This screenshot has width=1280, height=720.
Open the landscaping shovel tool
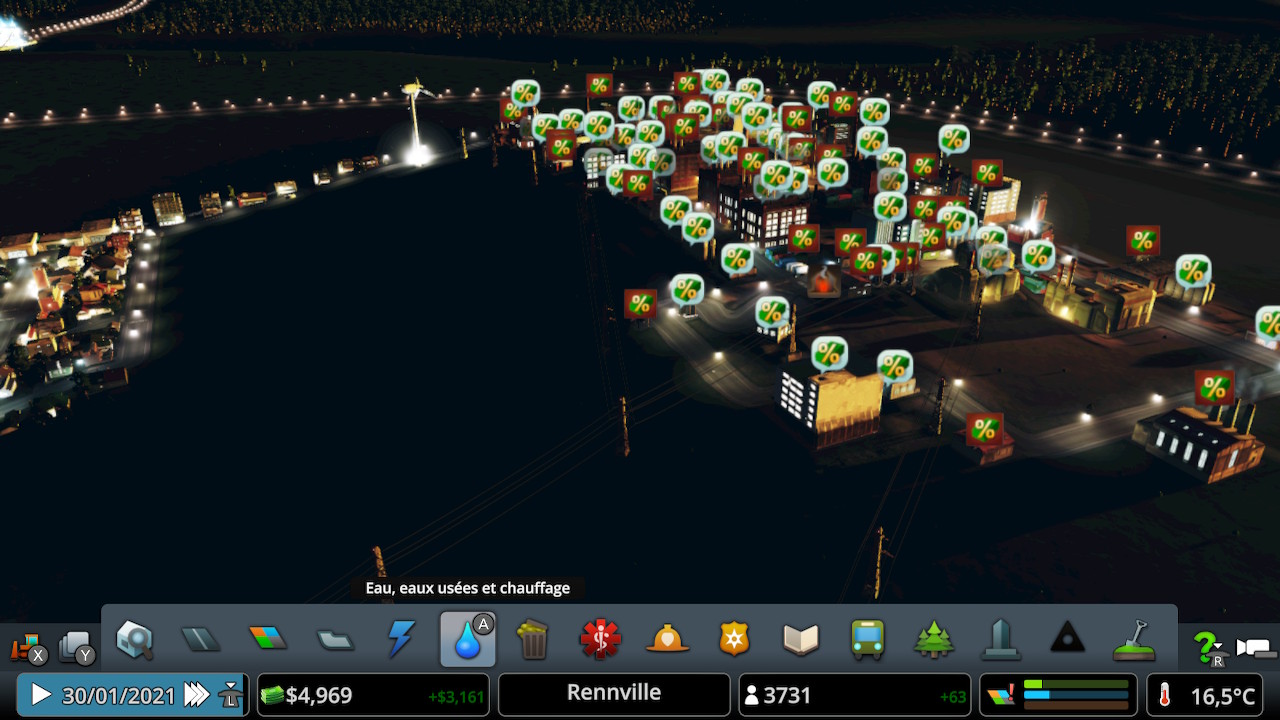pyautogui.click(x=1134, y=639)
